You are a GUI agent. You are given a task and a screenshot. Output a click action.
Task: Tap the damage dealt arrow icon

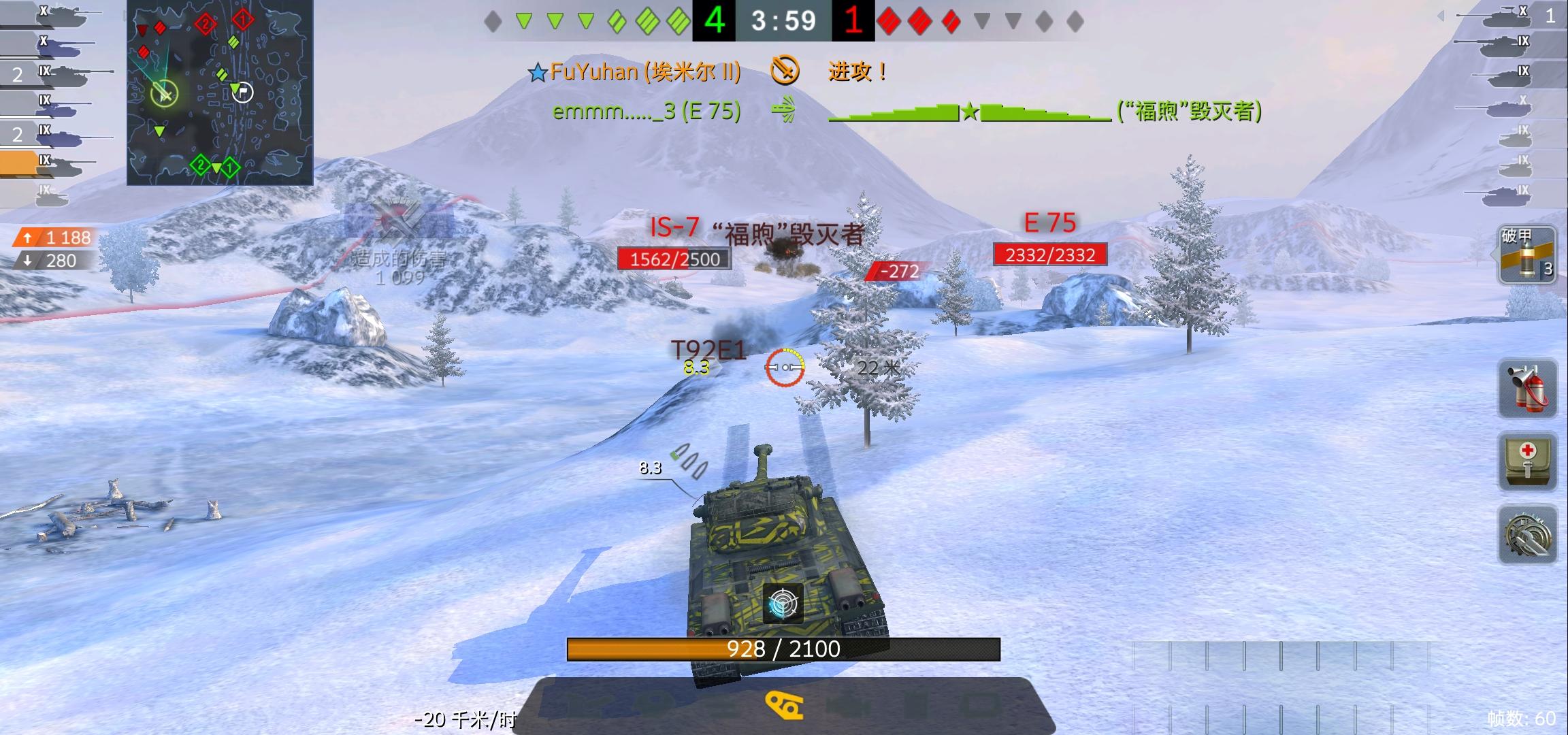[x=27, y=238]
